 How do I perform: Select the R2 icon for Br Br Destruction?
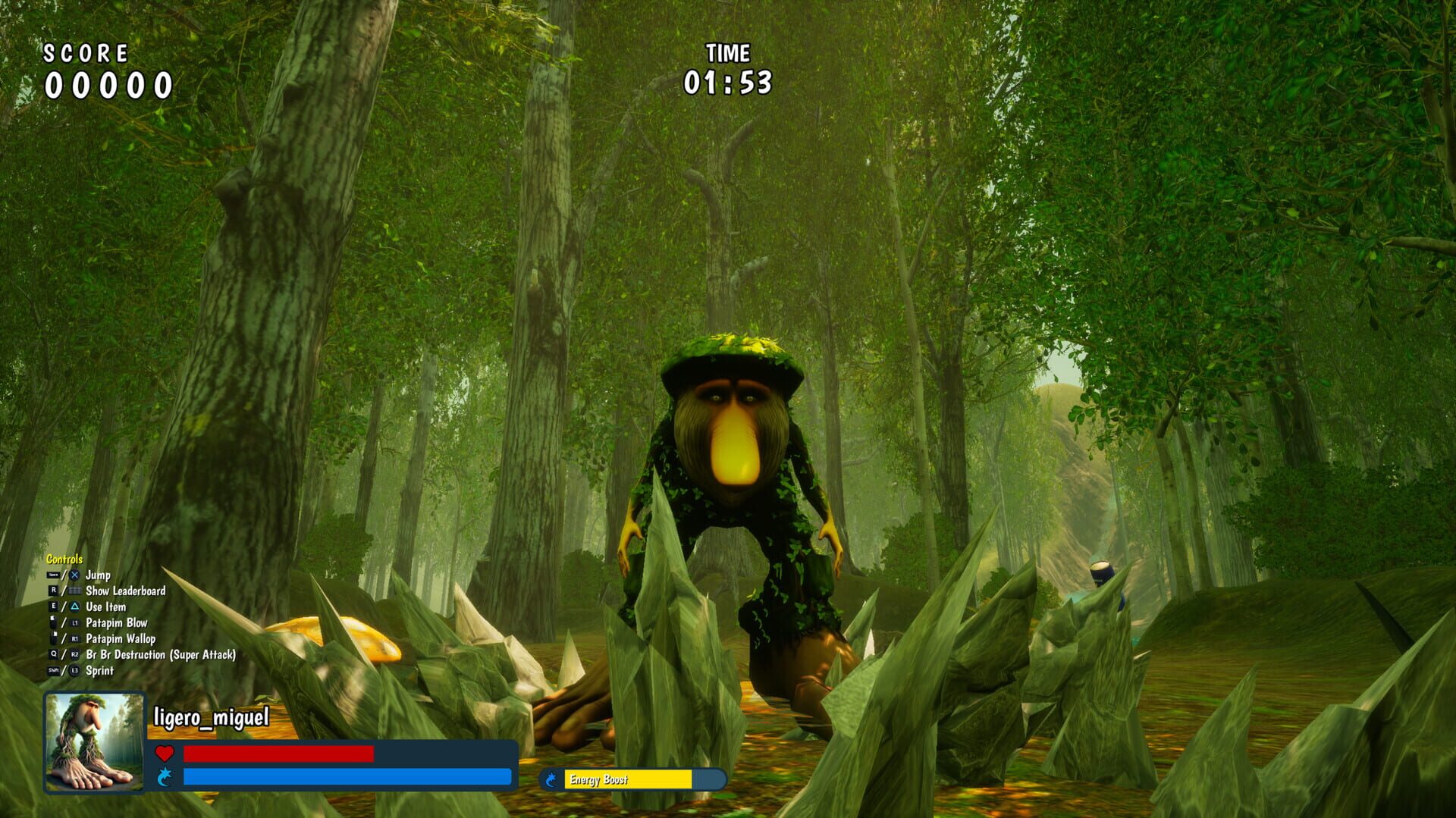[x=75, y=655]
